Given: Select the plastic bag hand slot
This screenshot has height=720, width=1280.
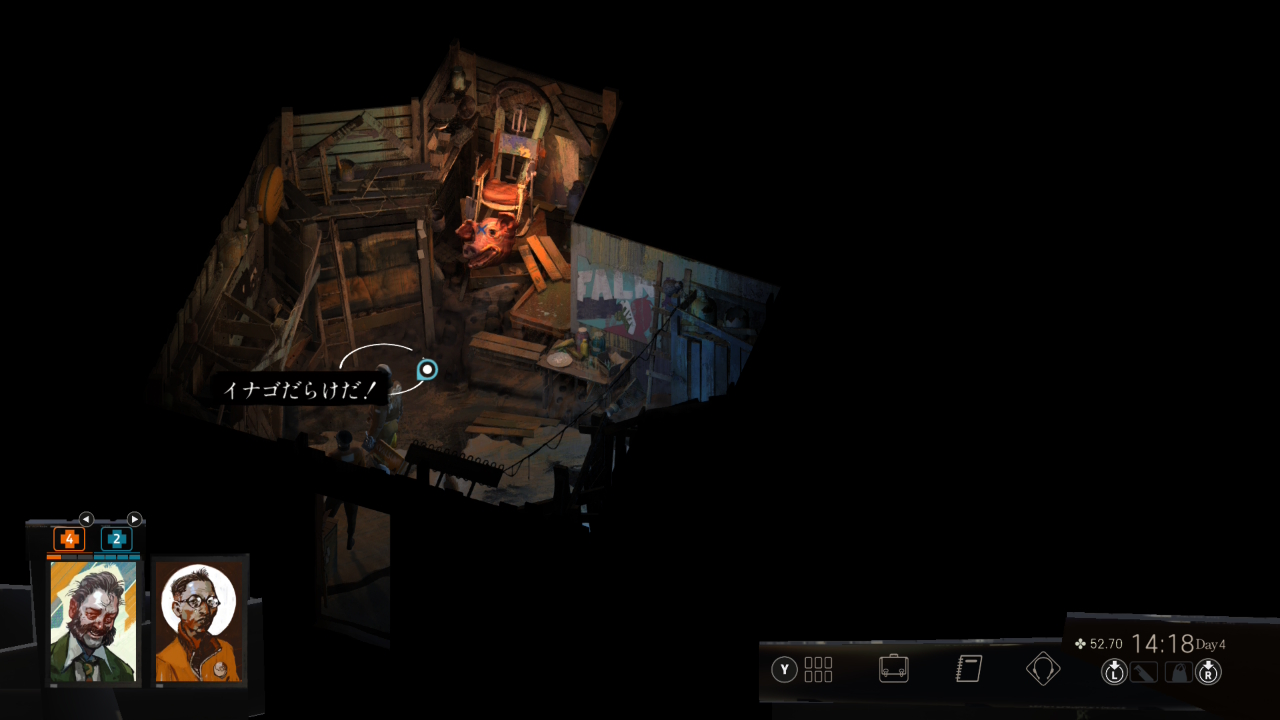Looking at the screenshot, I should click(1179, 673).
